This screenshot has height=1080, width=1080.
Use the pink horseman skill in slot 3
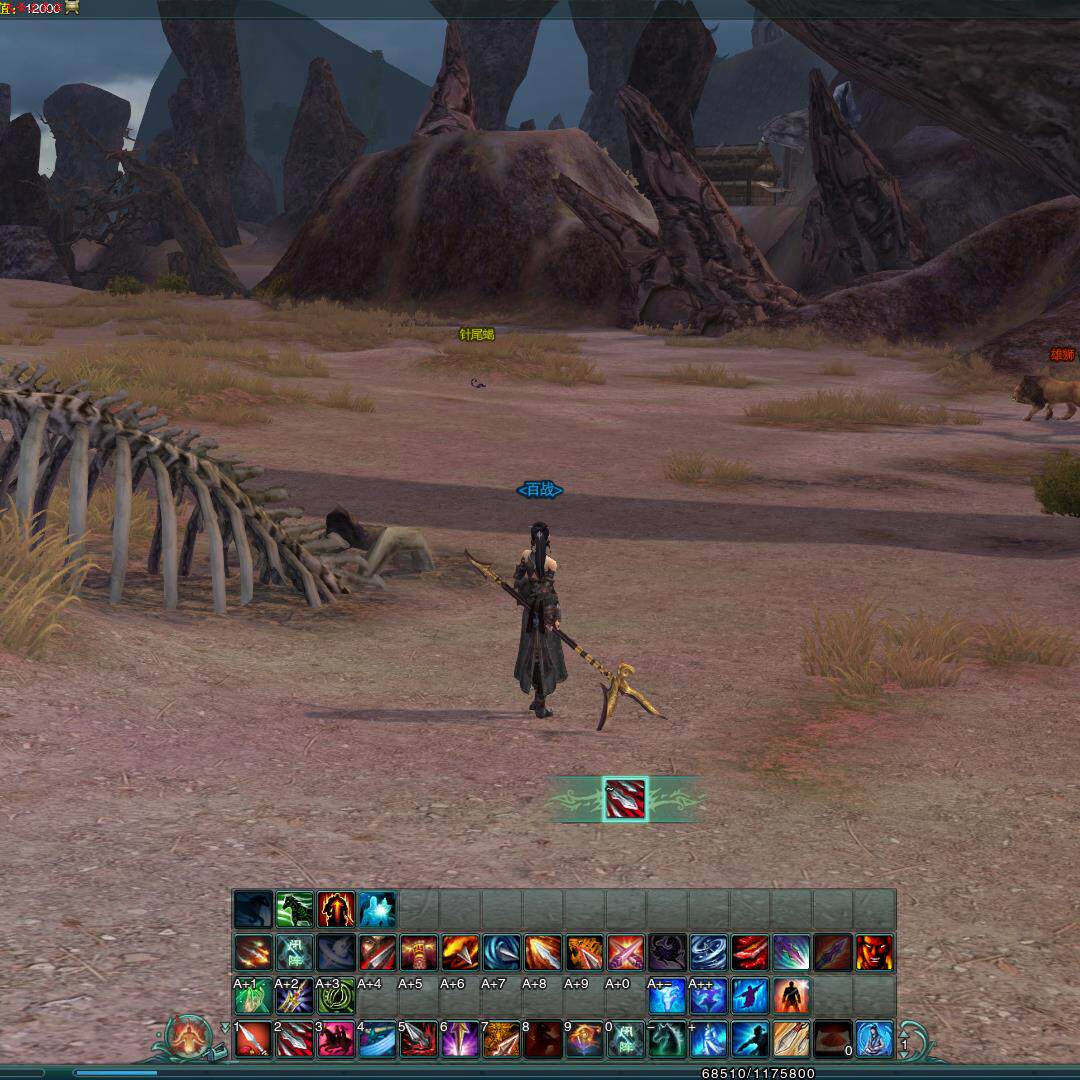pyautogui.click(x=336, y=1039)
